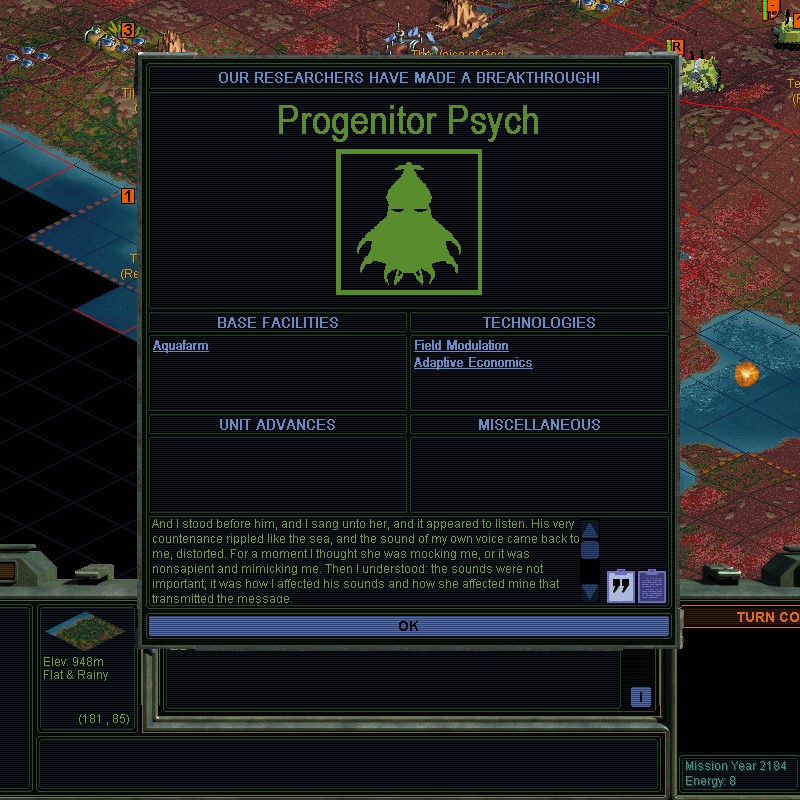Click the quote text scroll-up arrow

pos(590,530)
